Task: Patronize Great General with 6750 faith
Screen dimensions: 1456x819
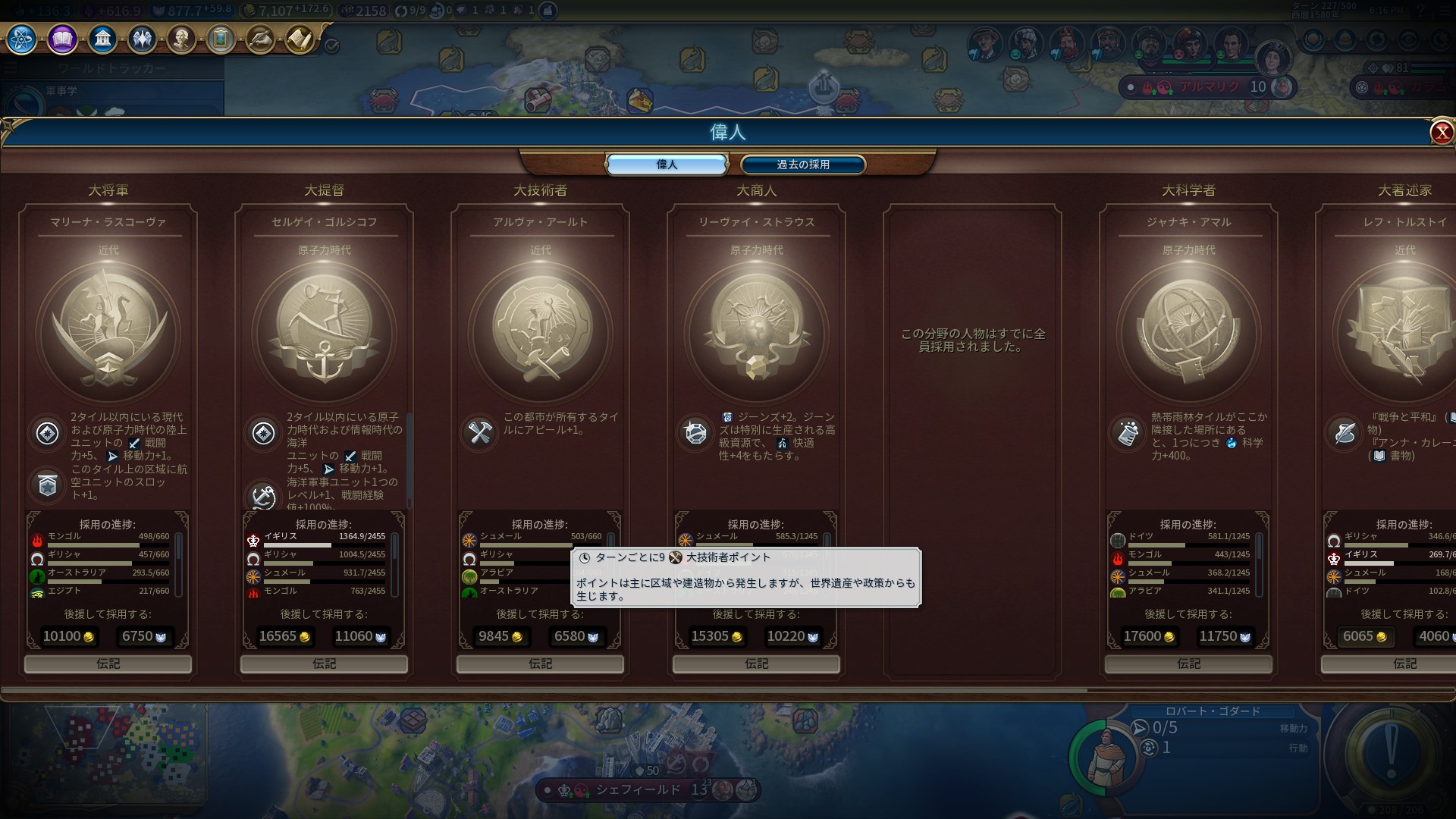Action: tap(144, 637)
